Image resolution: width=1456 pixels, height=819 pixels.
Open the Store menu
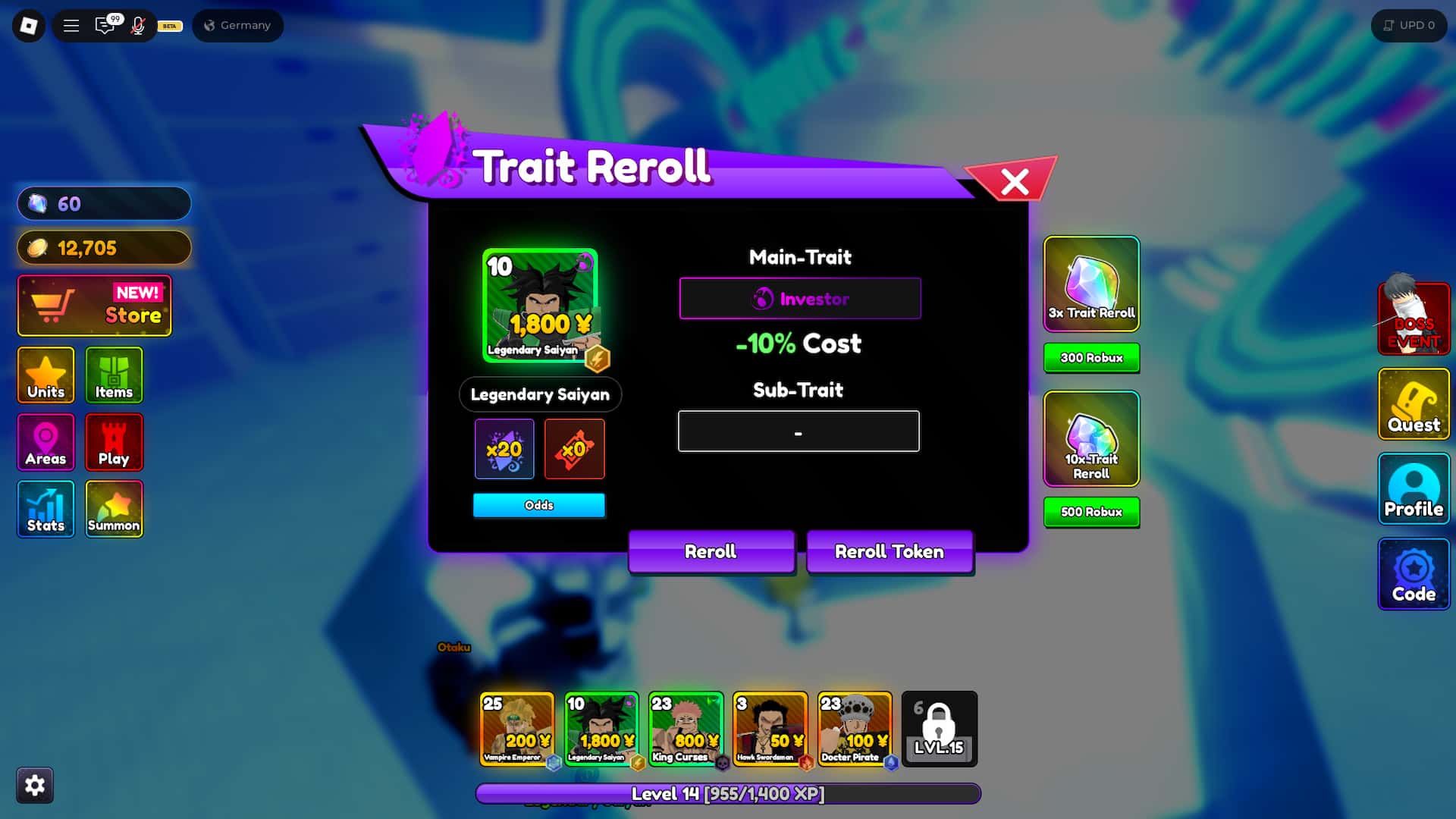(x=95, y=306)
